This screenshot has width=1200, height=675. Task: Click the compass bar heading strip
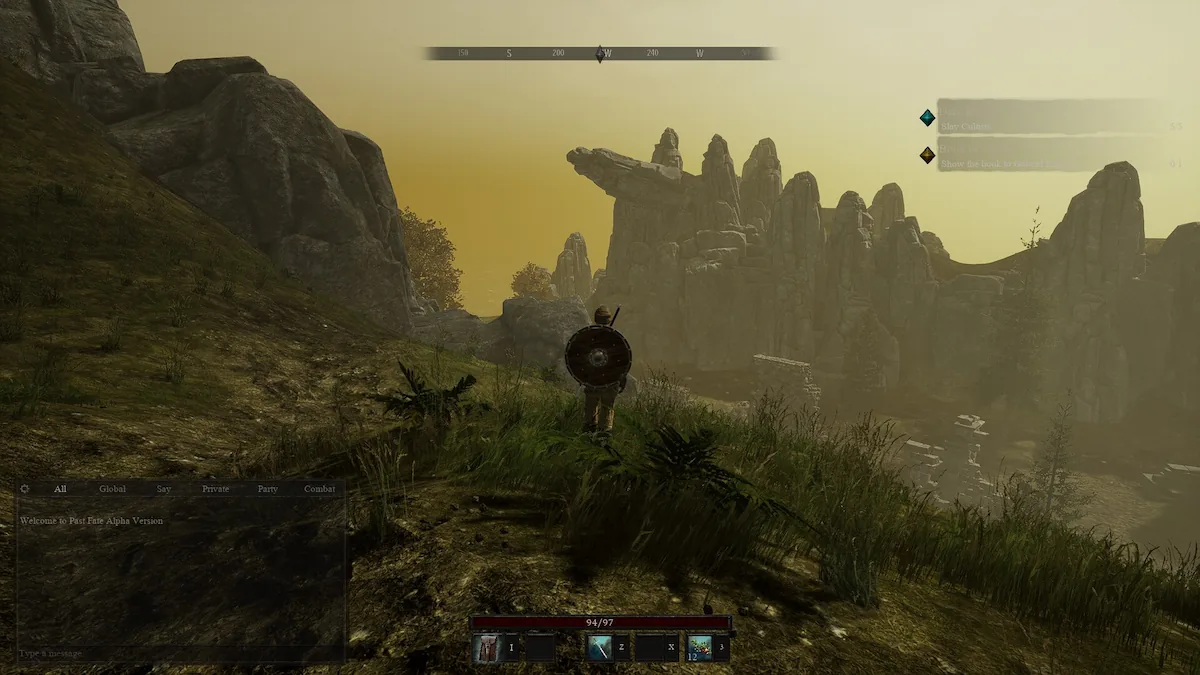pos(600,53)
